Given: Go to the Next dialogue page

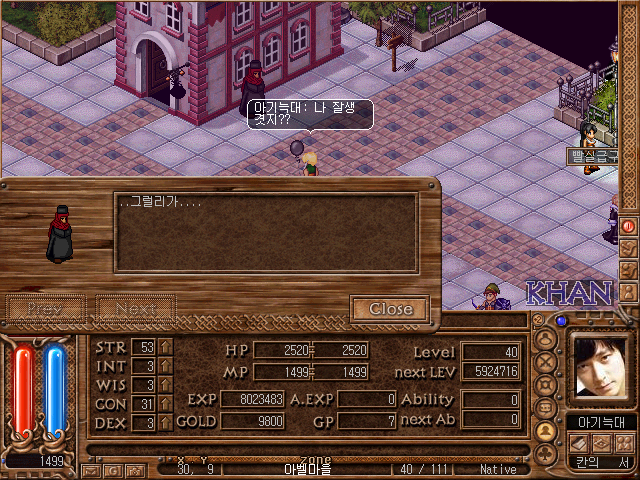Looking at the screenshot, I should 135,309.
